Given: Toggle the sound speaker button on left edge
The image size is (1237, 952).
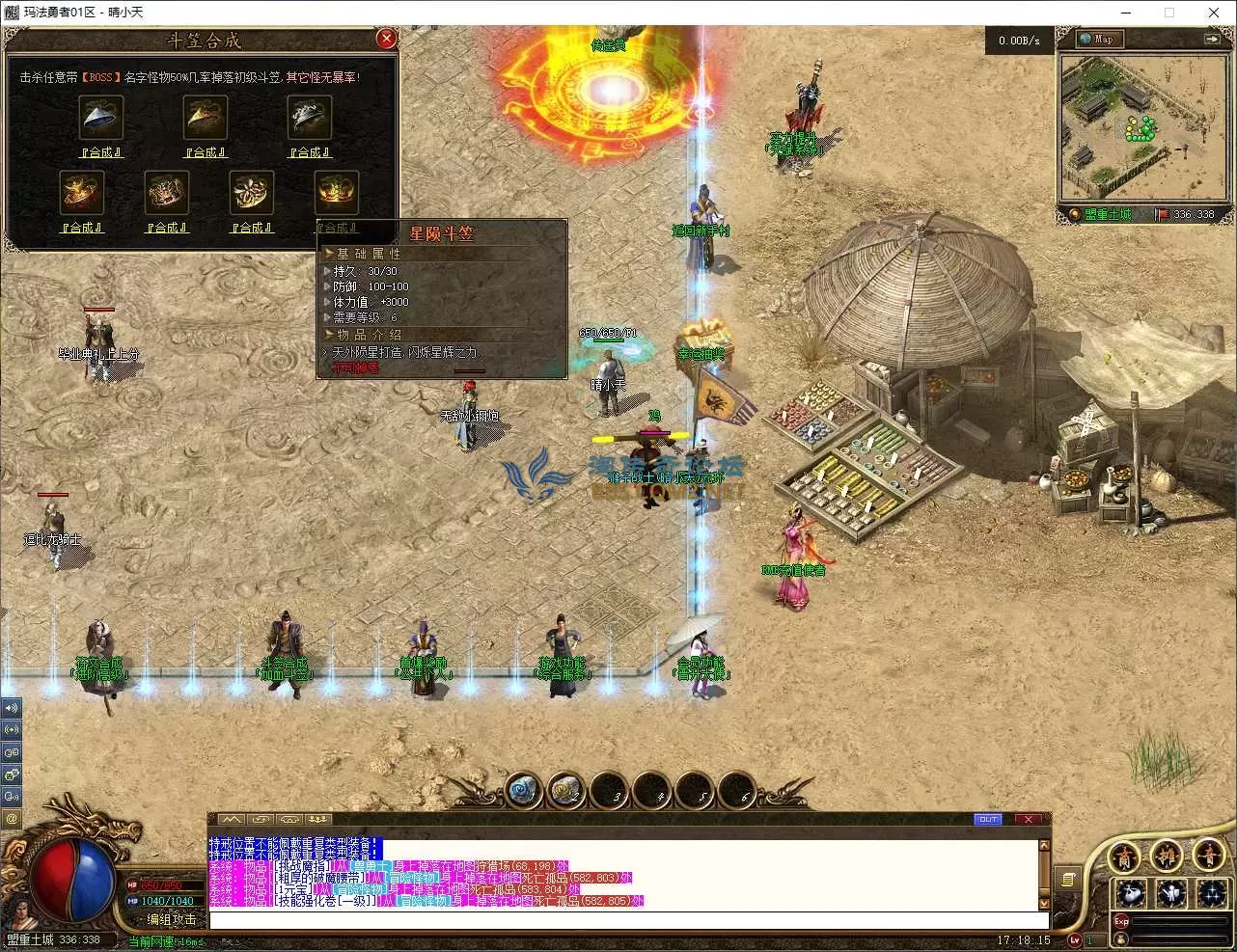Looking at the screenshot, I should (12, 707).
